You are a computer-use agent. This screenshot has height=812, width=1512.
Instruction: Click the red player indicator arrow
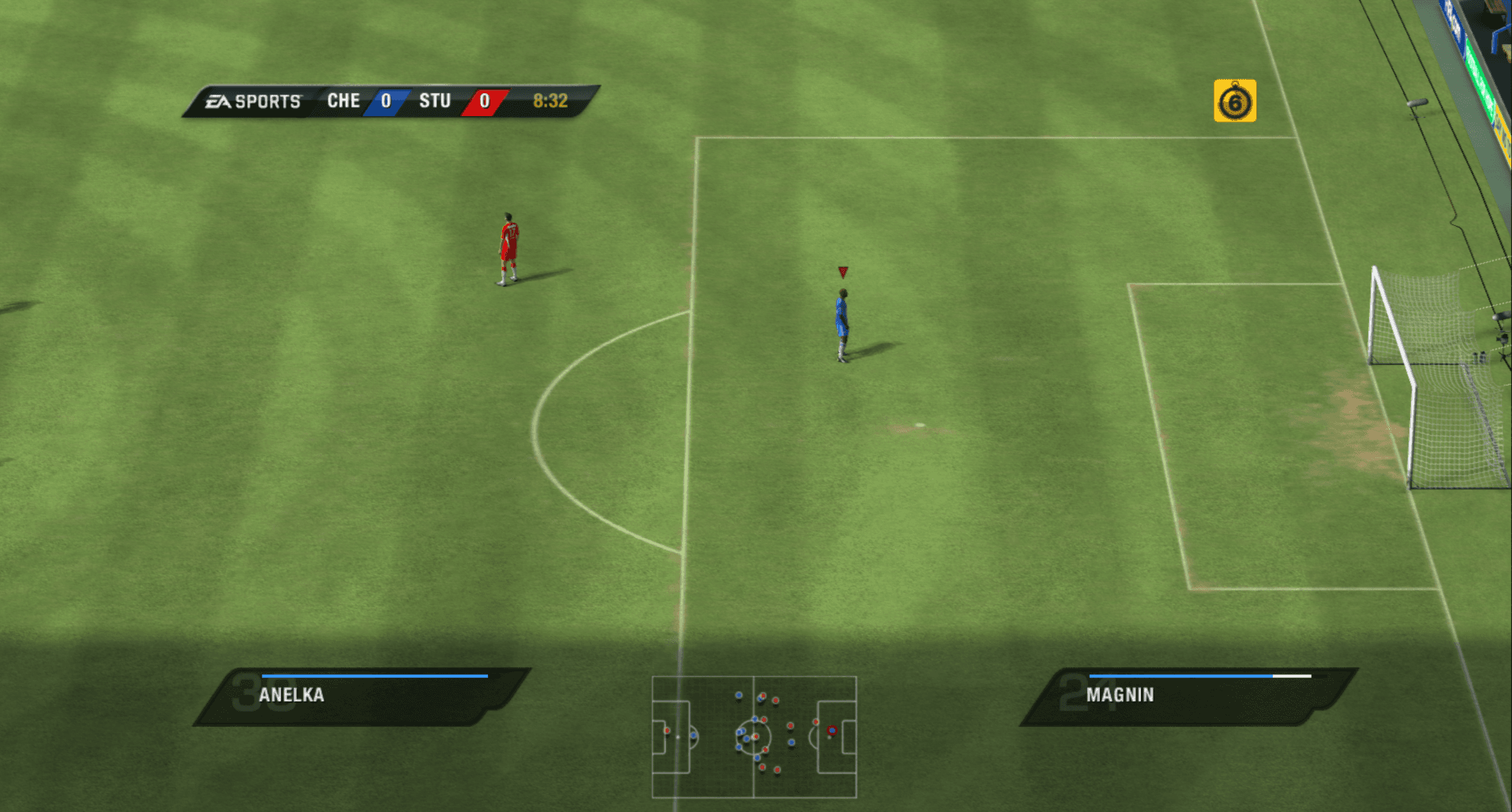click(x=842, y=271)
